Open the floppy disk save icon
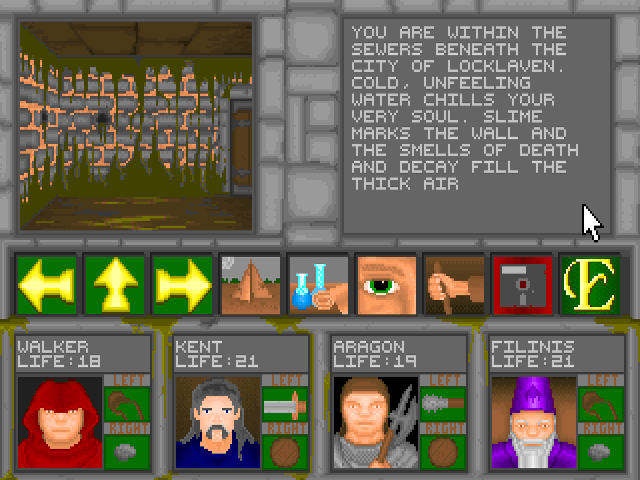This screenshot has width=640, height=480. (x=522, y=285)
